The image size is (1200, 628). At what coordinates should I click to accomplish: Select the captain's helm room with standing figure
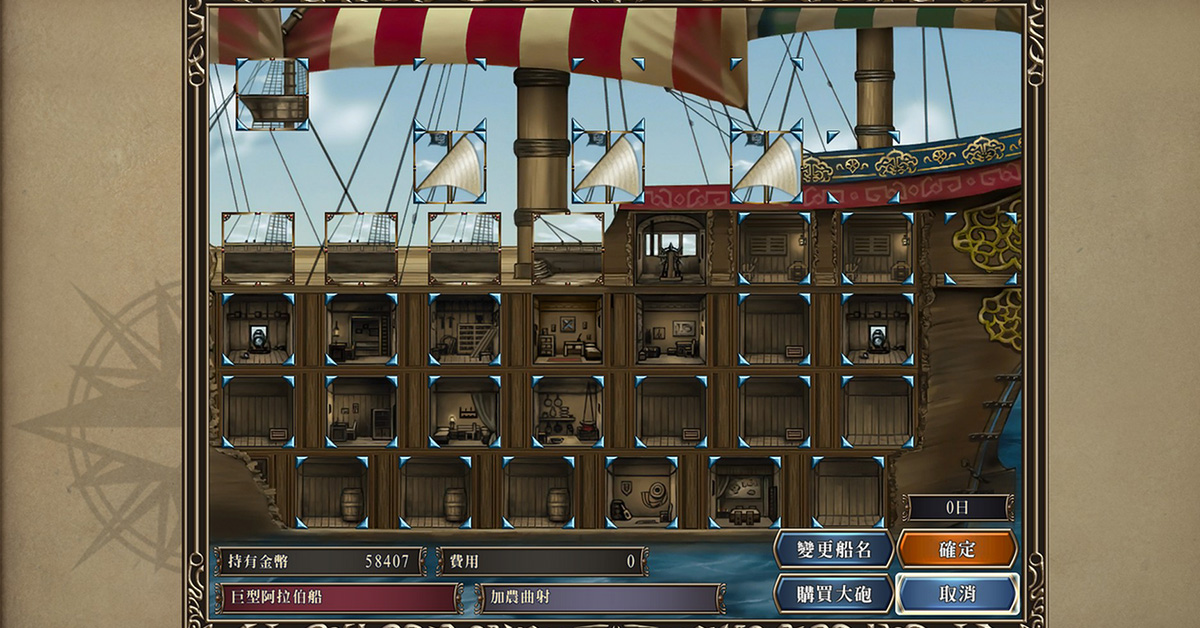pos(671,248)
